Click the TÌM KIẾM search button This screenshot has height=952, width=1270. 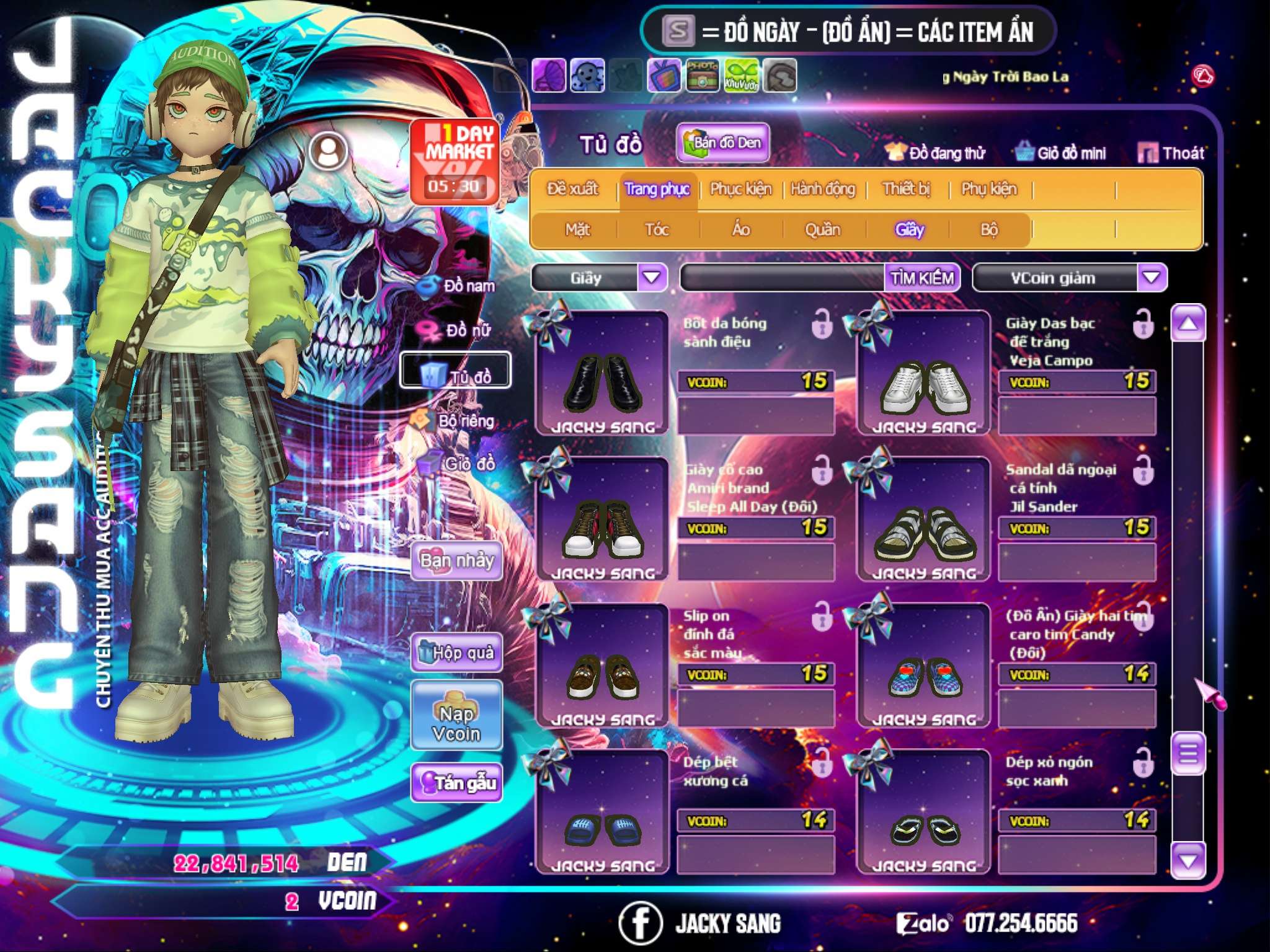[921, 278]
